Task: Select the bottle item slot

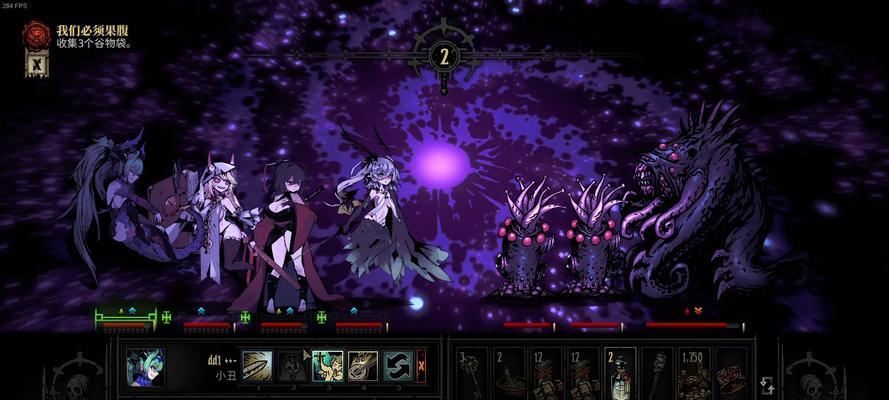Action: coord(620,372)
